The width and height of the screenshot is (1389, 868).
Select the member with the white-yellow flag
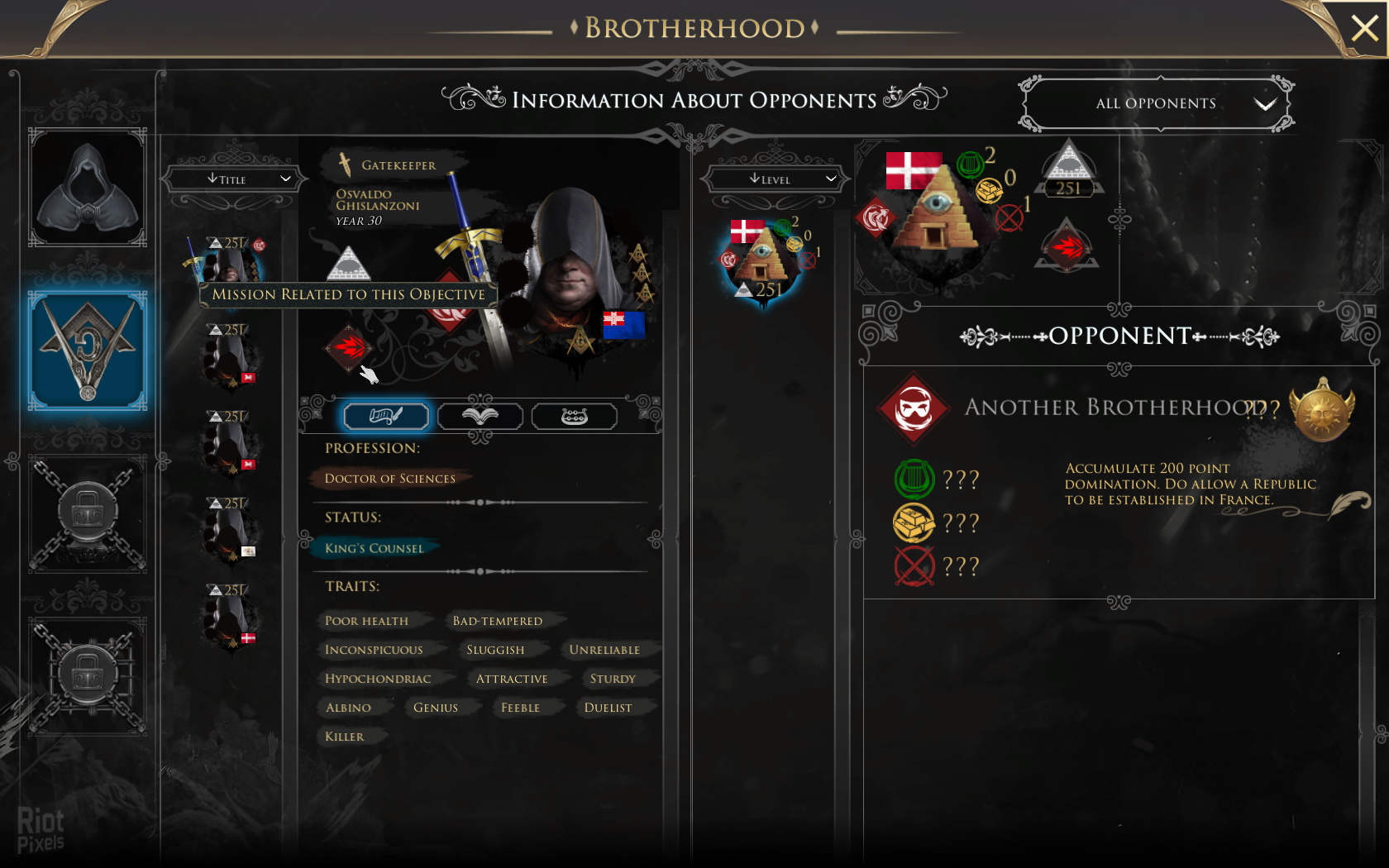point(231,531)
